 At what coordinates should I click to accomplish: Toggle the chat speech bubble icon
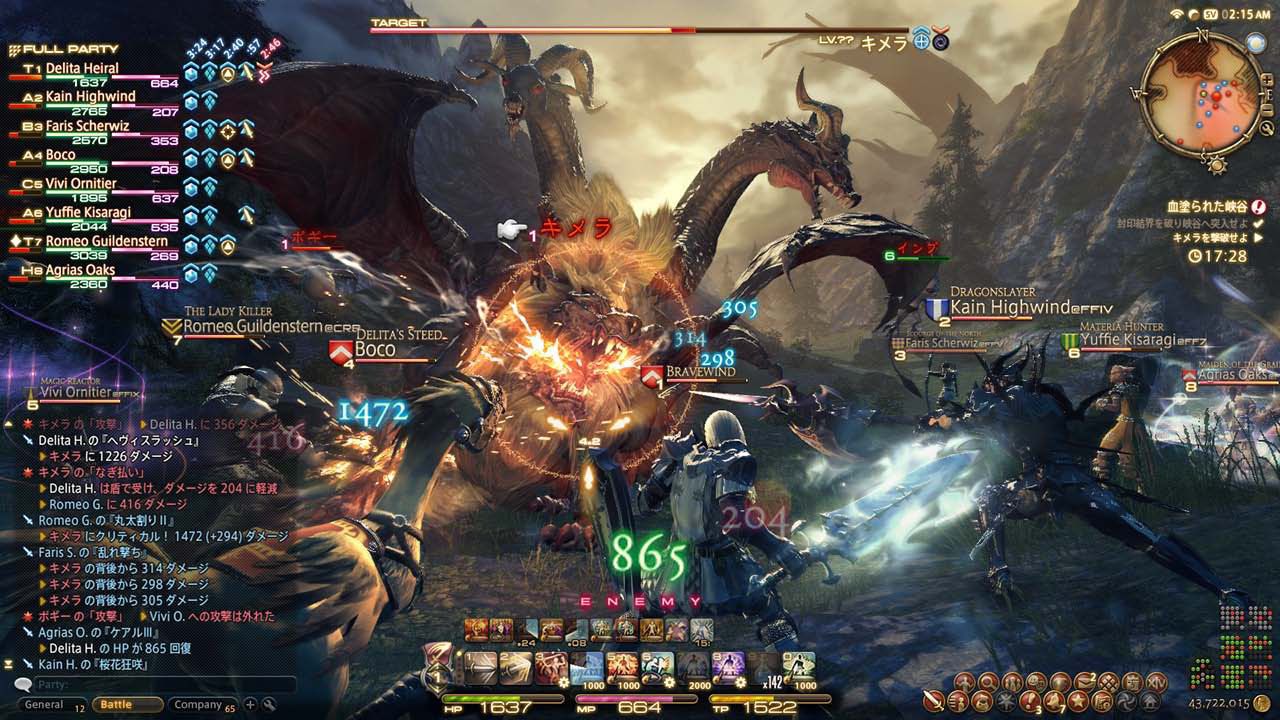point(23,684)
